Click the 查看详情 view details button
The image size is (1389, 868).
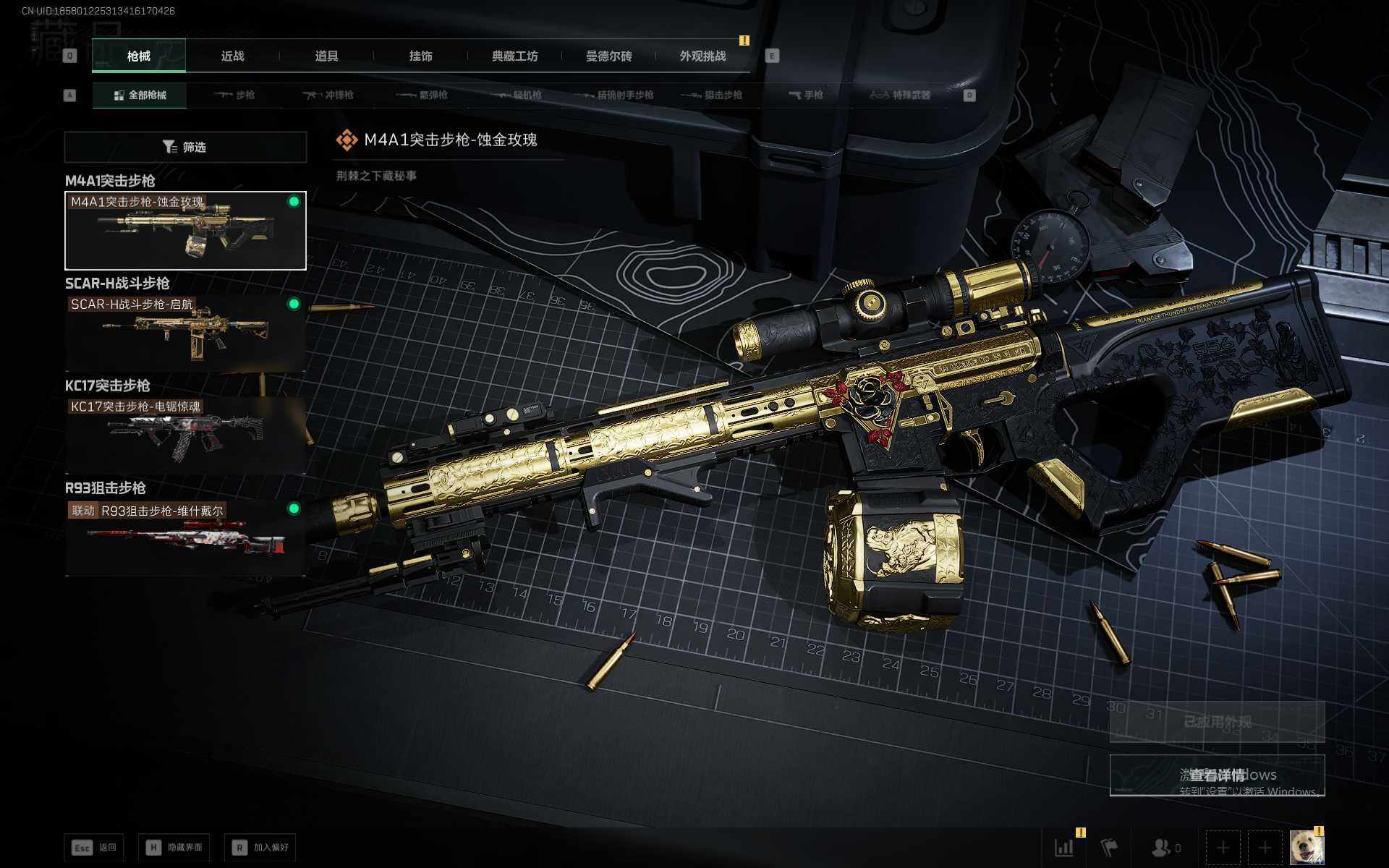pyautogui.click(x=1217, y=775)
